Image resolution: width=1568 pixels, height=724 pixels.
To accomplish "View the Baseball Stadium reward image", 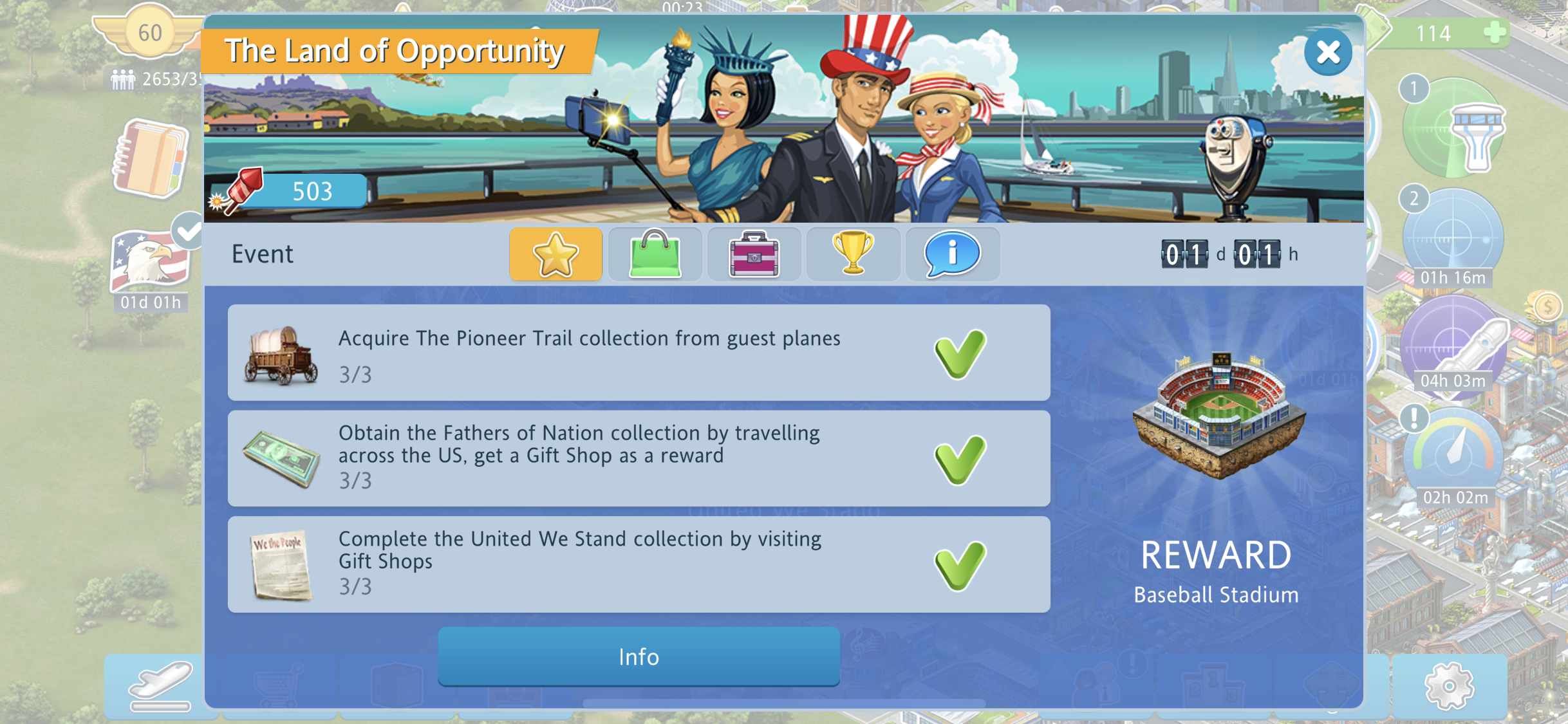I will [1218, 415].
